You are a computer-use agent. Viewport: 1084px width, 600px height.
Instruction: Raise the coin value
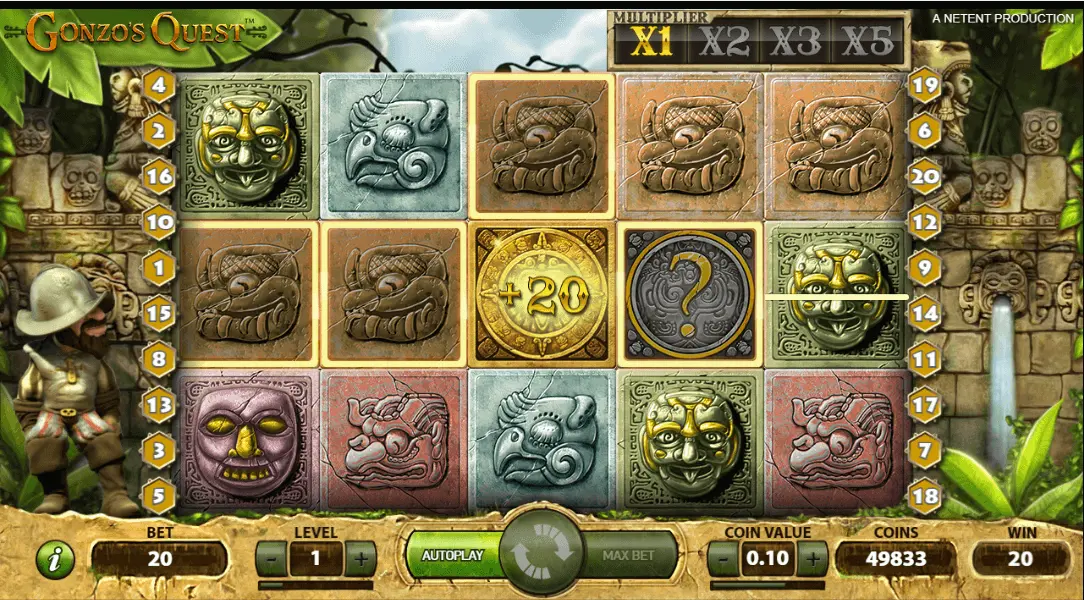[x=813, y=558]
